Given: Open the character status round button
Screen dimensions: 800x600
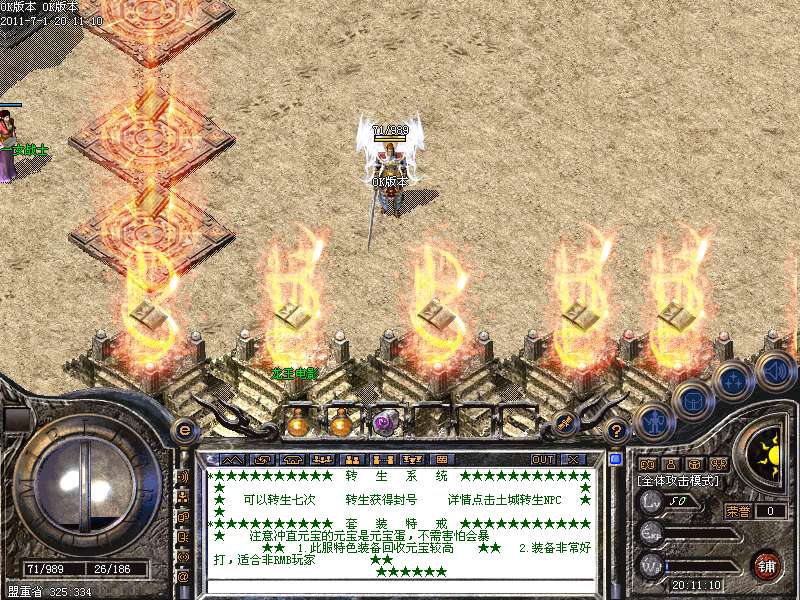Looking at the screenshot, I should pos(653,421).
